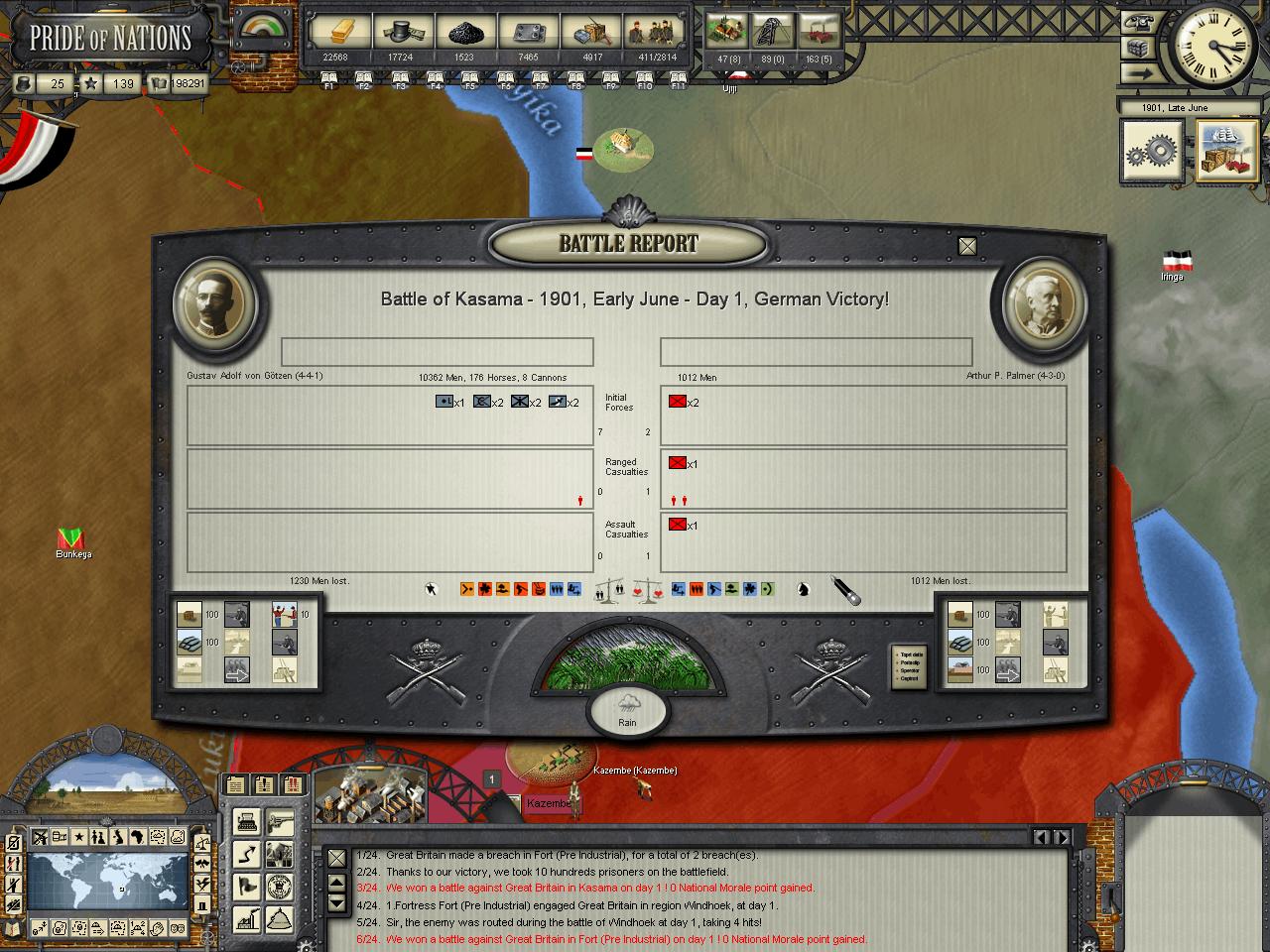Close the message log panel
The width and height of the screenshot is (1270, 952).
click(337, 858)
